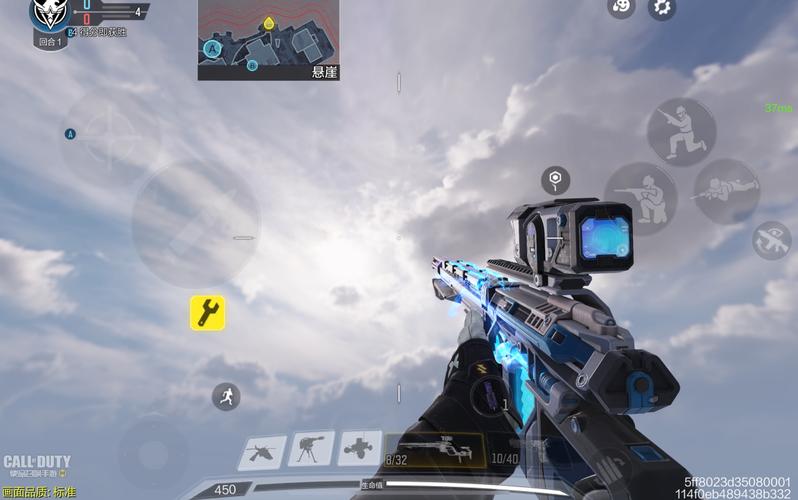Tap the yellow wrench button
798x500 pixels.
pos(208,313)
